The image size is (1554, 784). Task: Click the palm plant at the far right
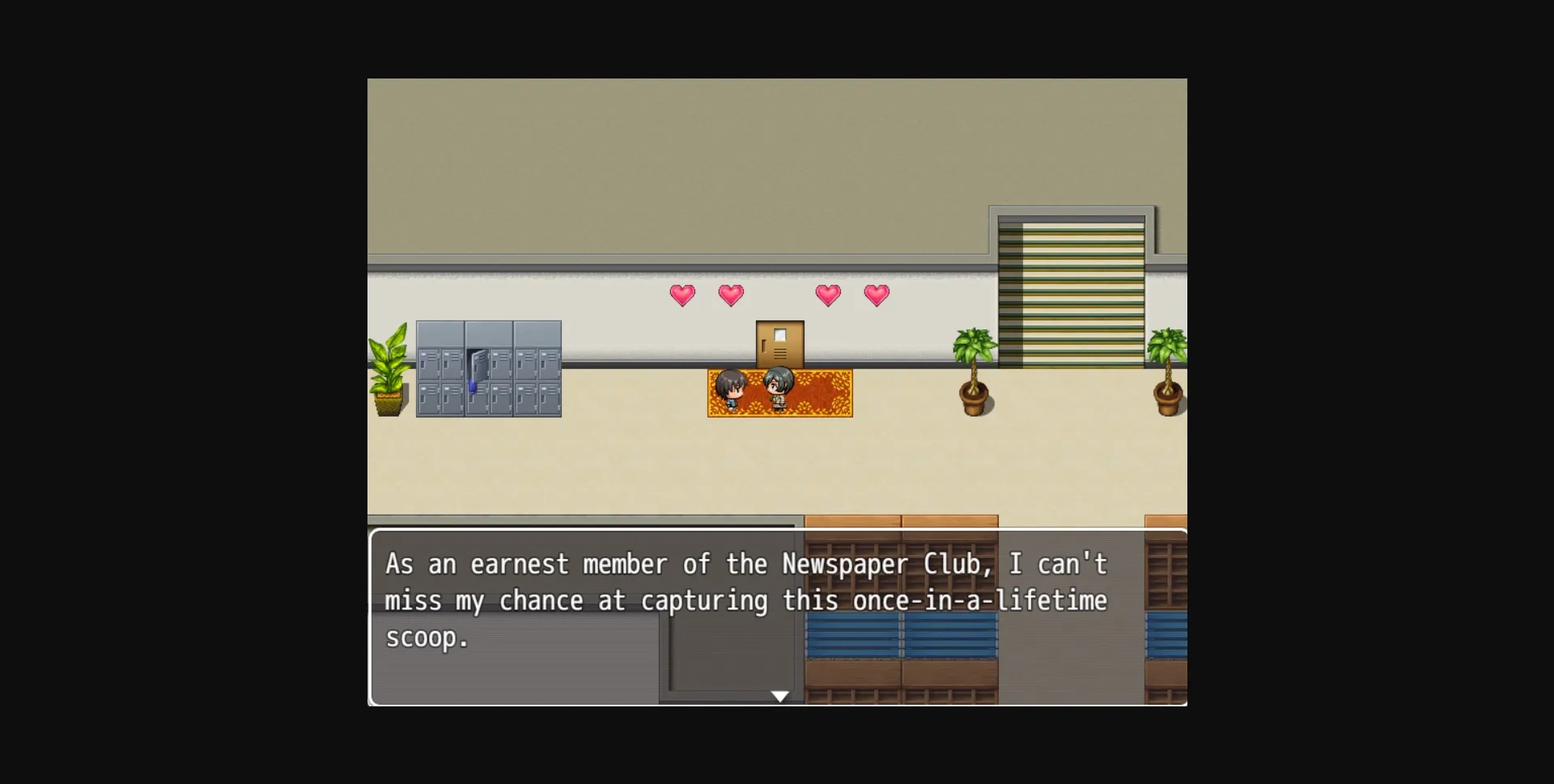pos(1168,372)
